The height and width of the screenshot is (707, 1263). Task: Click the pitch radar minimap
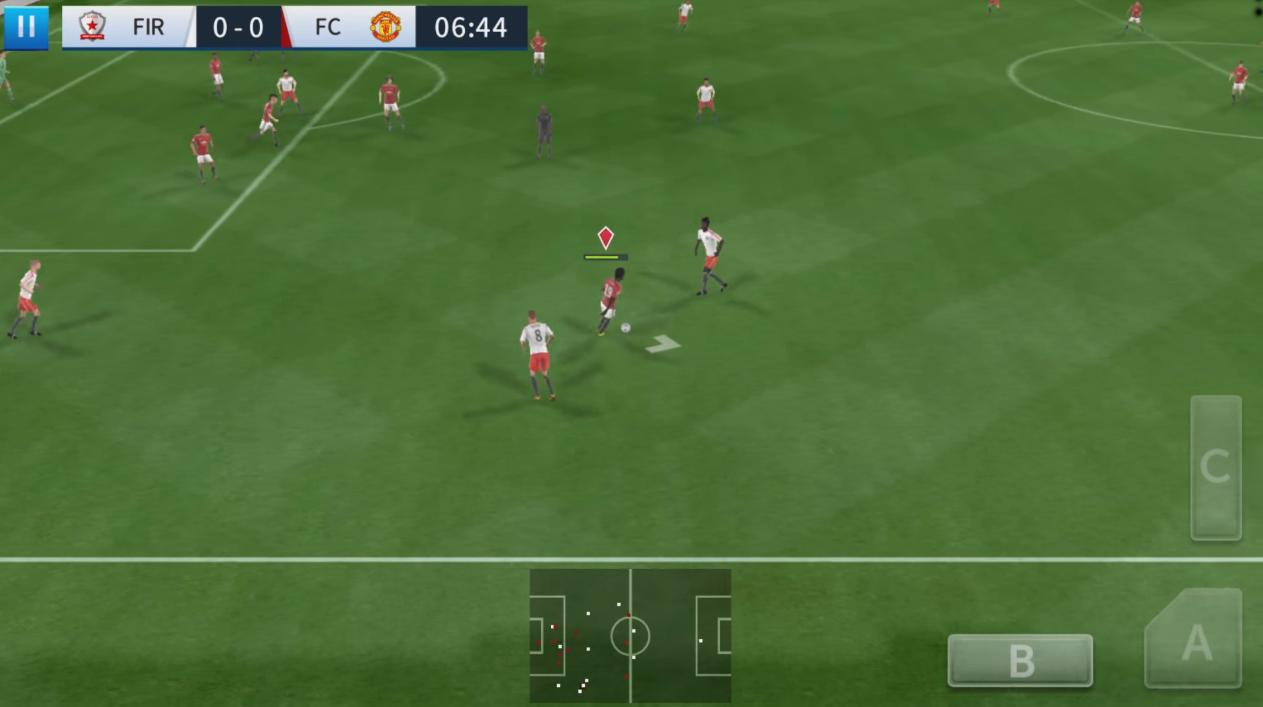(x=630, y=636)
